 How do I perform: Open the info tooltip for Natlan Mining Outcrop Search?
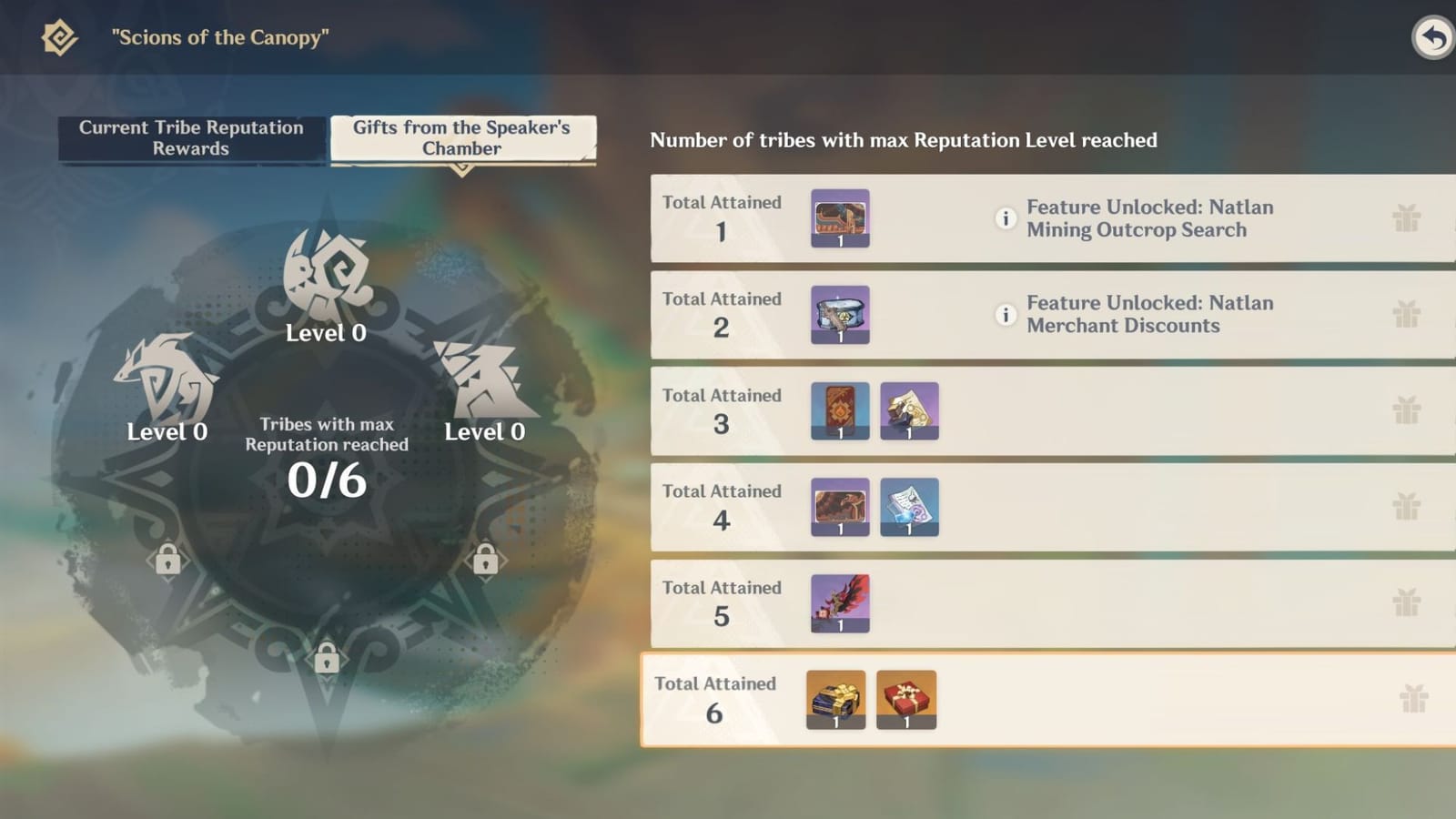[1006, 218]
